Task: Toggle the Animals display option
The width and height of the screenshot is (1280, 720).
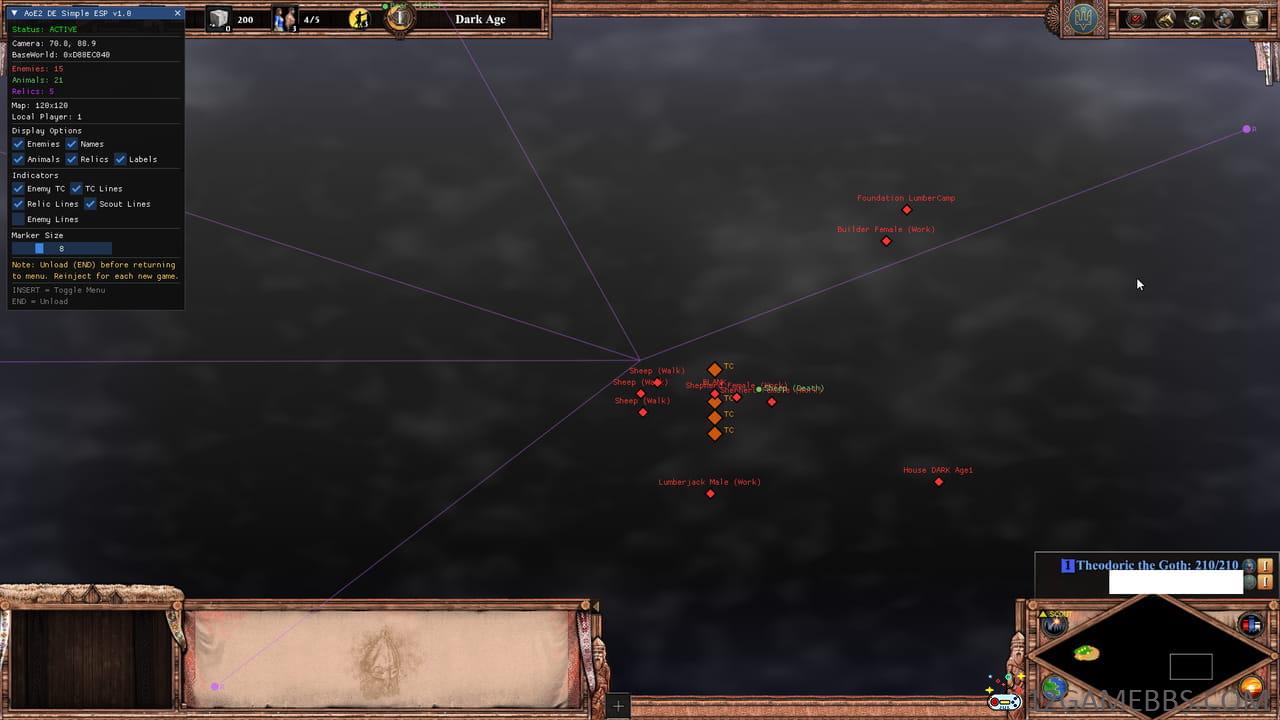Action: point(18,159)
